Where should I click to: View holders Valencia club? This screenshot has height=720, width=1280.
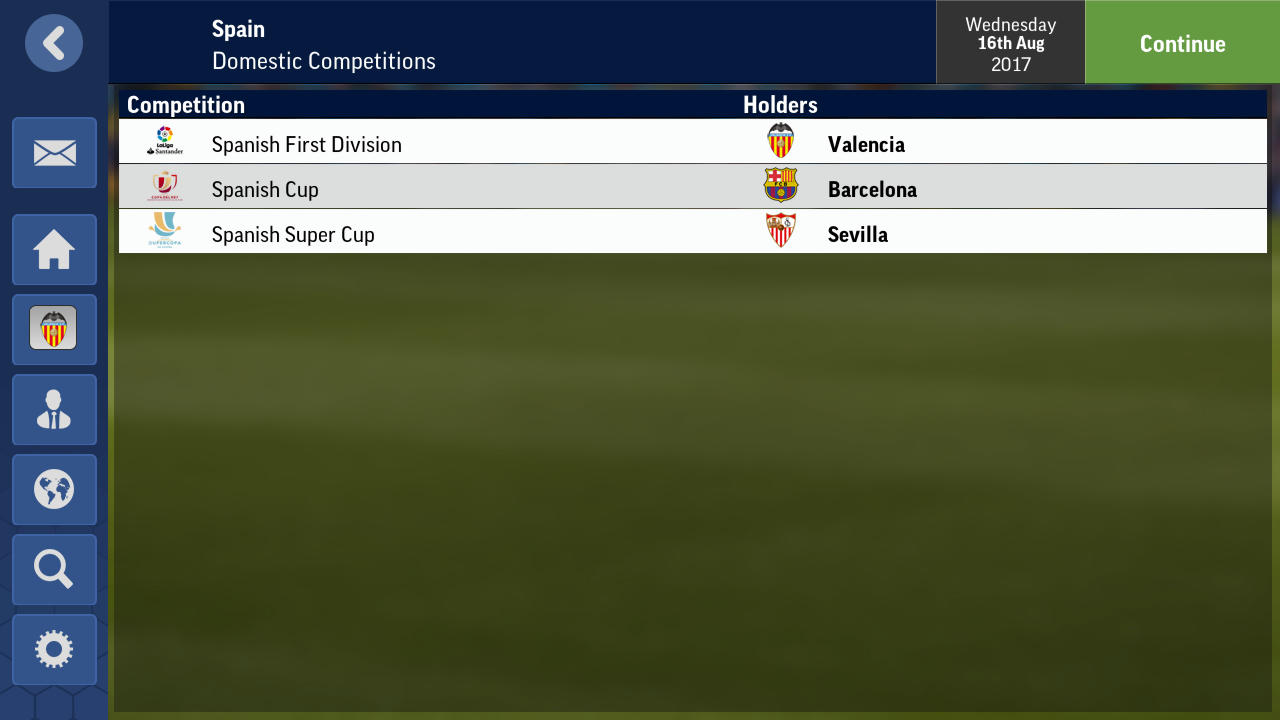866,145
